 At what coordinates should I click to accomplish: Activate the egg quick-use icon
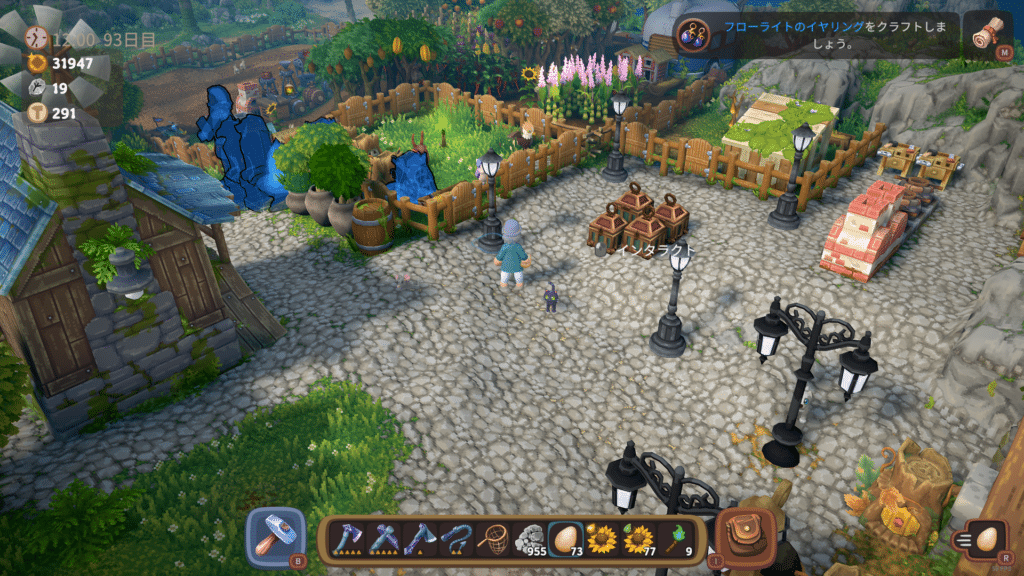pos(987,539)
